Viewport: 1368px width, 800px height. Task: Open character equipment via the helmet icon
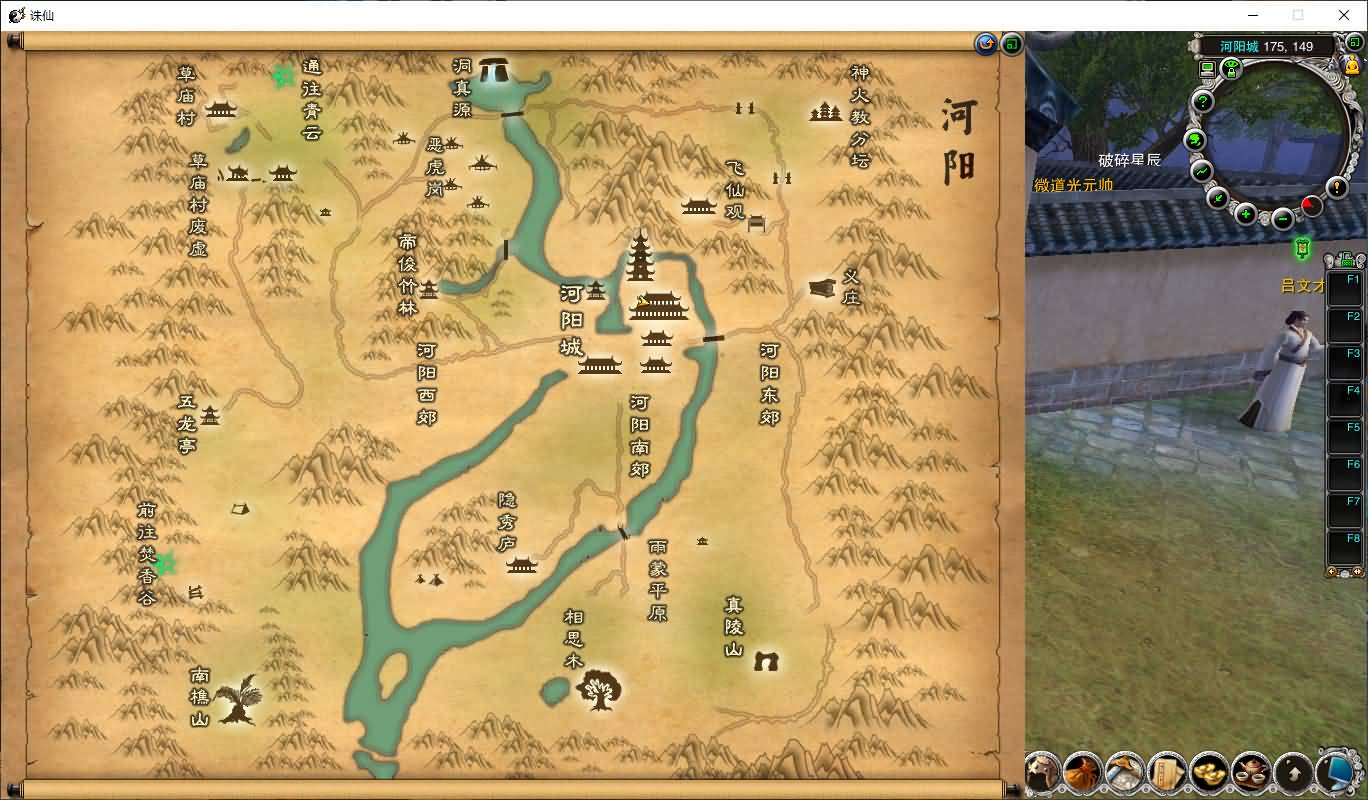pos(1044,775)
